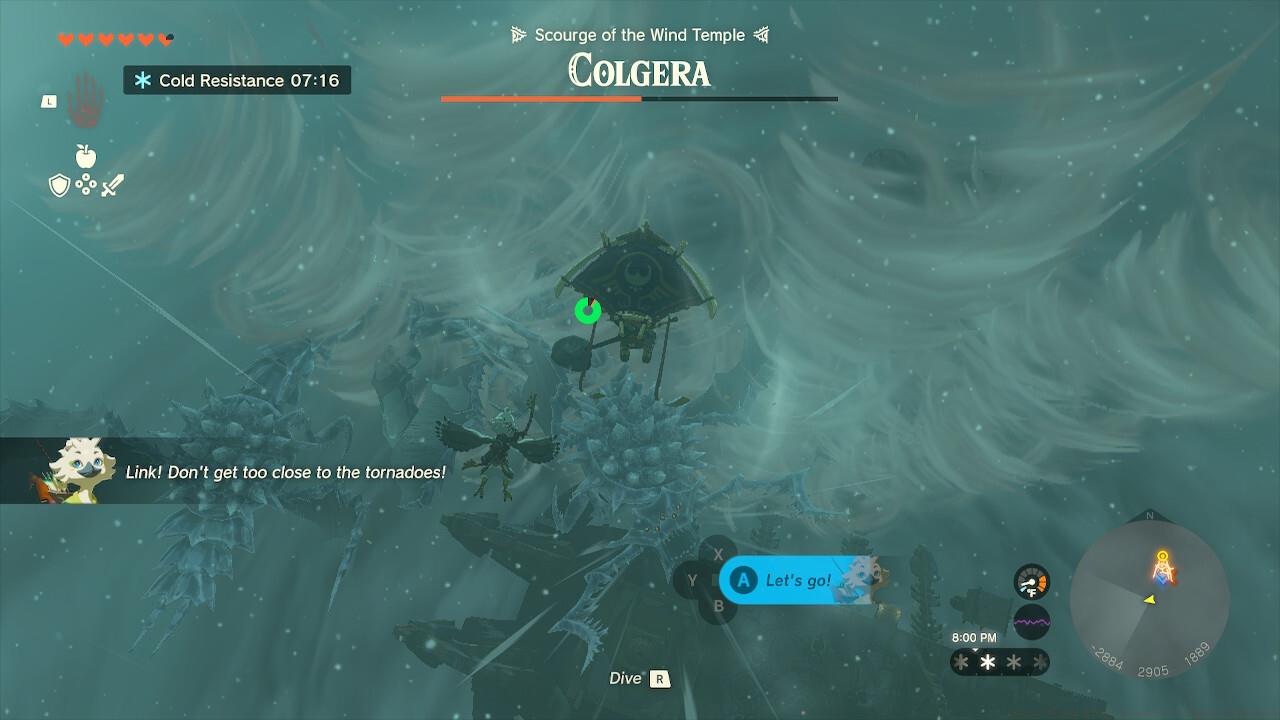1280x720 pixels.
Task: Select the Ultrahand hand ability icon
Action: tap(86, 99)
